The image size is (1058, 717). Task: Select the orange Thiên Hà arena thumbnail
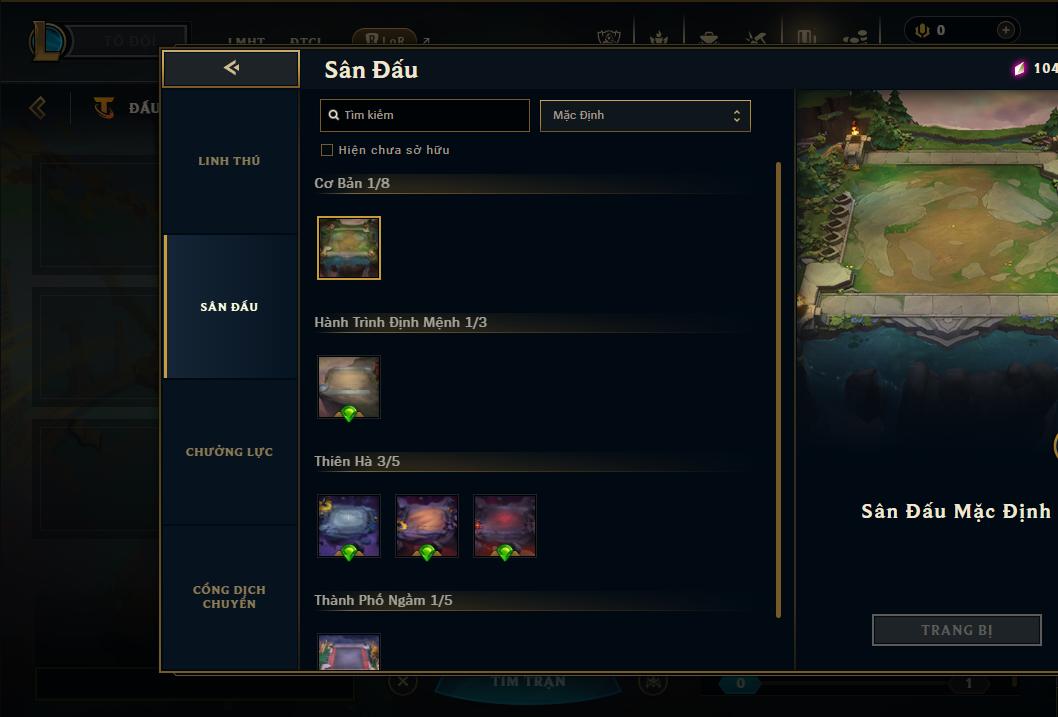coord(427,525)
